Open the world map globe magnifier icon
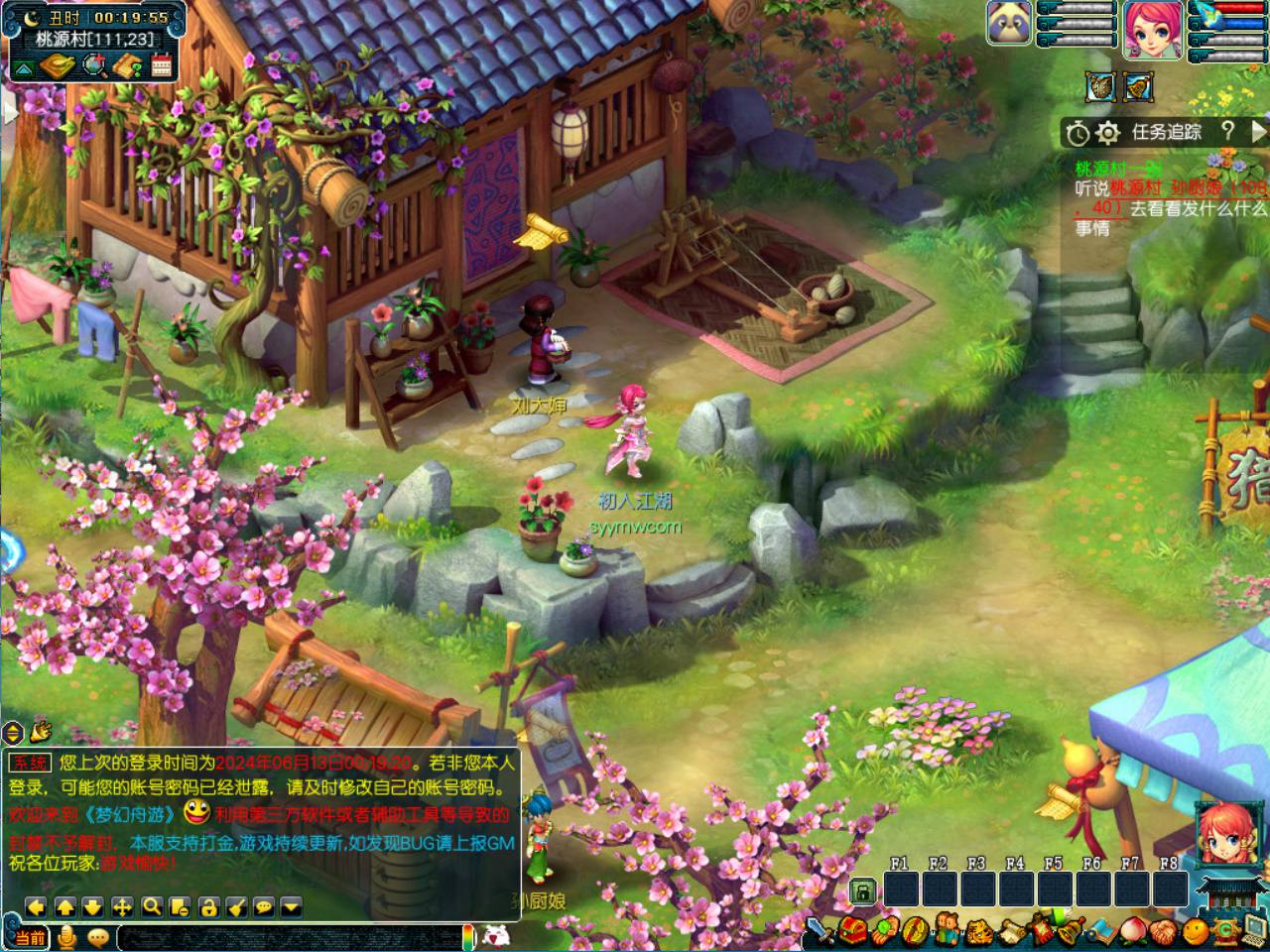Viewport: 1270px width, 952px height. [x=94, y=66]
